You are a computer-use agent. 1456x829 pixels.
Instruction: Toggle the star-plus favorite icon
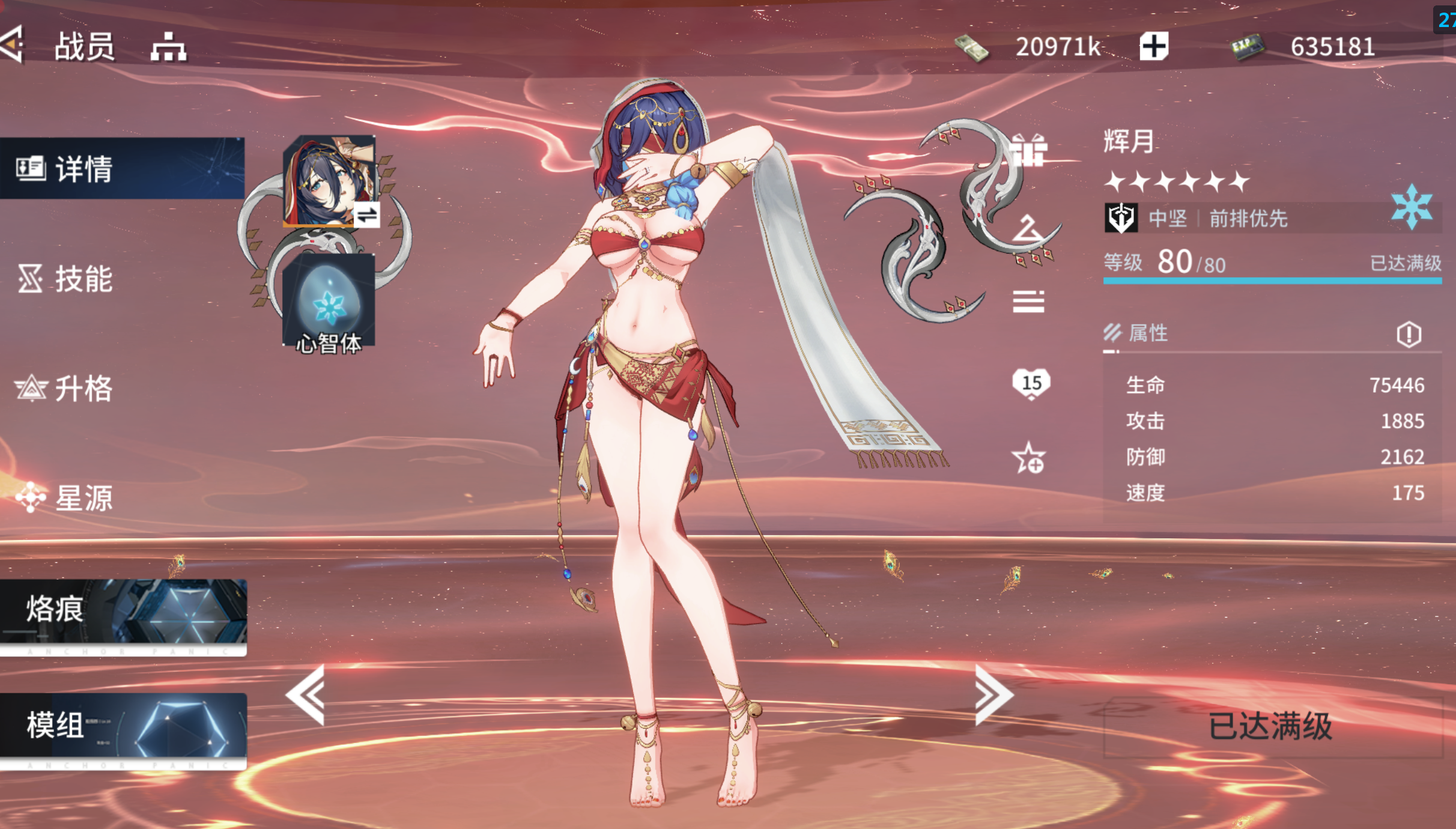click(x=1028, y=458)
